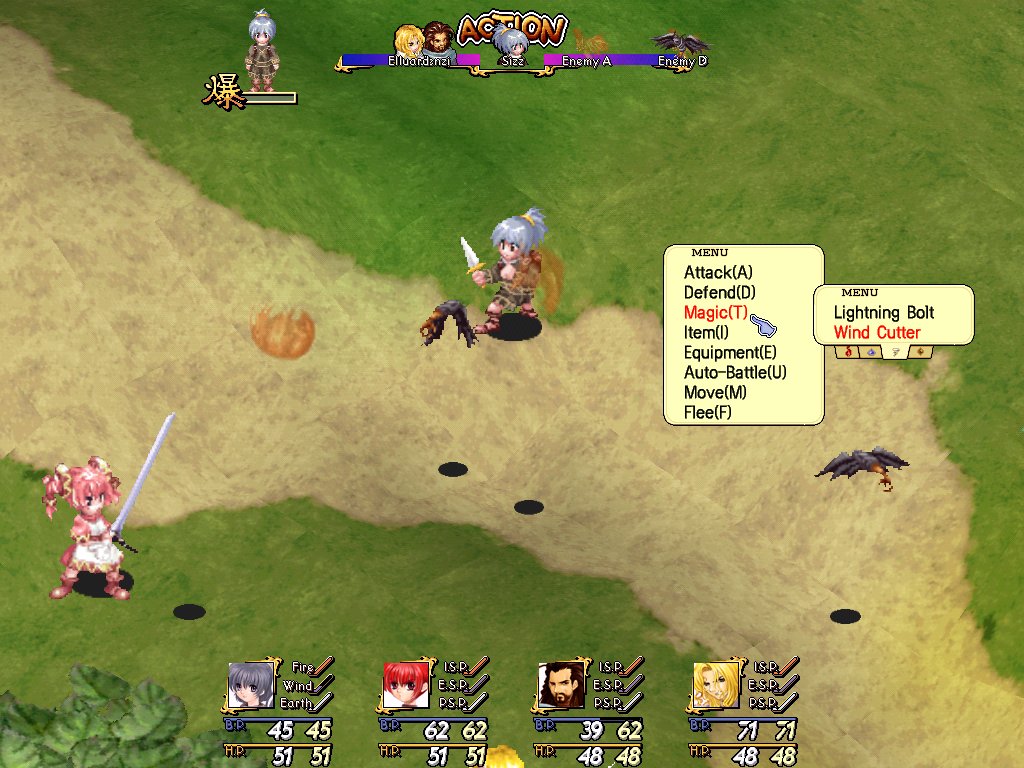Select Flee to escape battle
The width and height of the screenshot is (1024, 768).
tap(708, 412)
